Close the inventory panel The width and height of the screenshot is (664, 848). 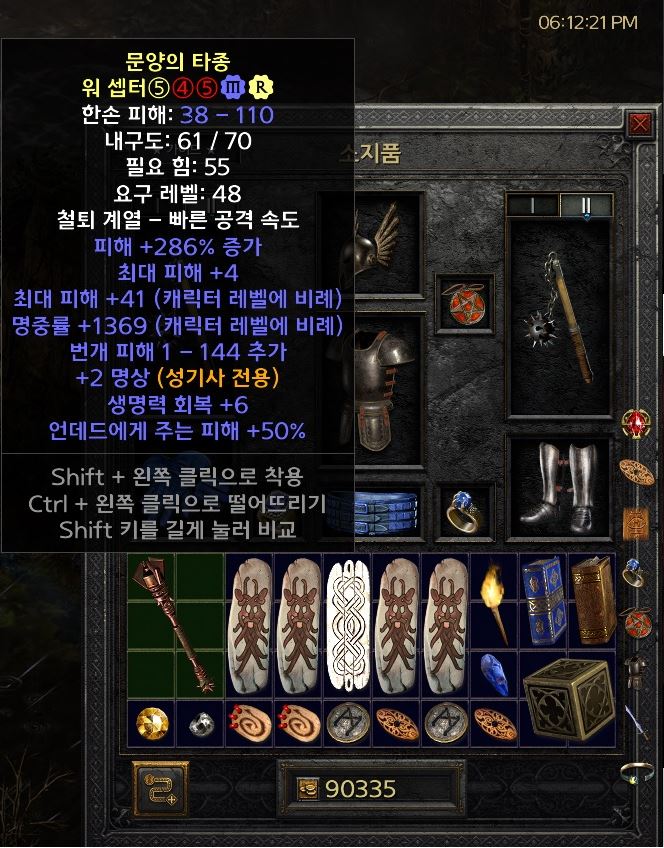(639, 124)
